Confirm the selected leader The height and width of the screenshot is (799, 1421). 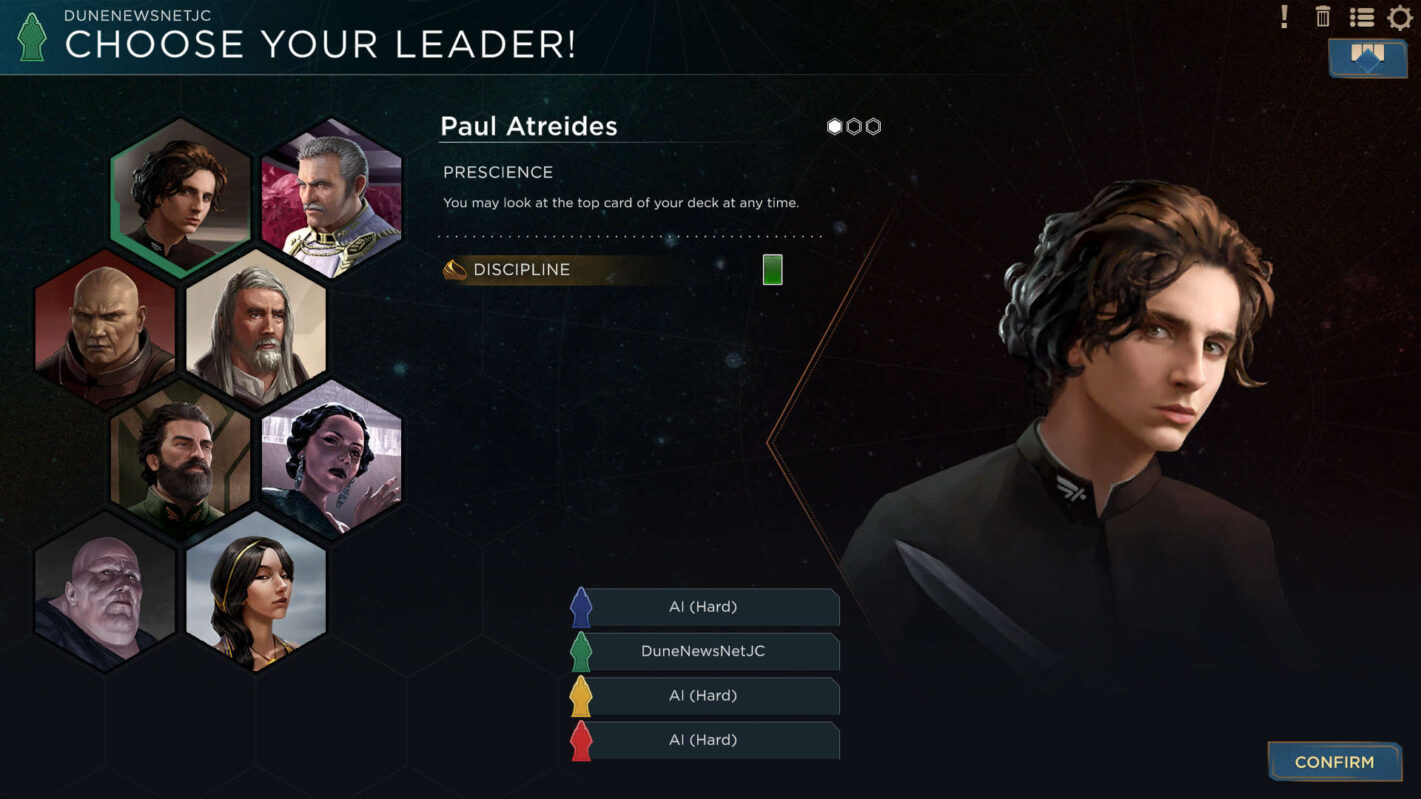click(x=1334, y=762)
